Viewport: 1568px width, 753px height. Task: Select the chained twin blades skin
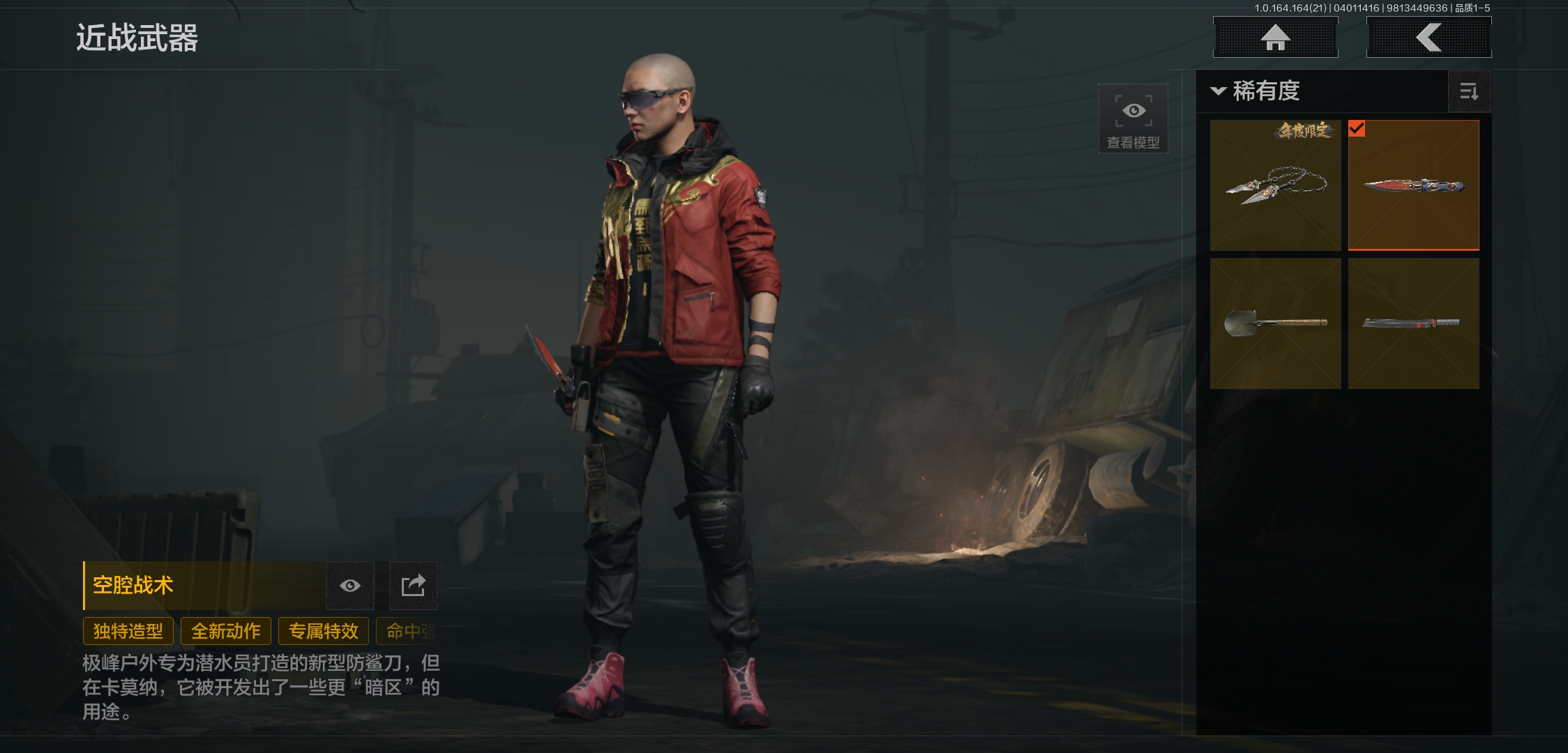coord(1275,185)
